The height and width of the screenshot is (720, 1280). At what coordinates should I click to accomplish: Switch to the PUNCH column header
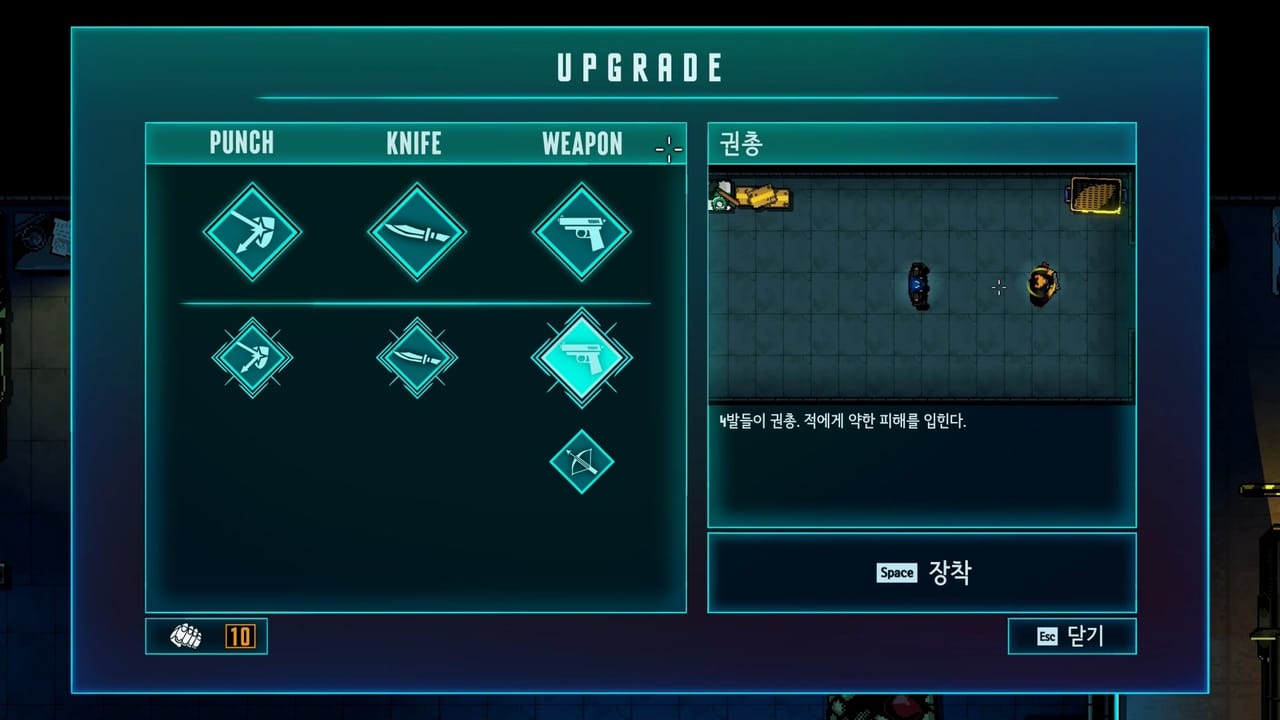(240, 143)
